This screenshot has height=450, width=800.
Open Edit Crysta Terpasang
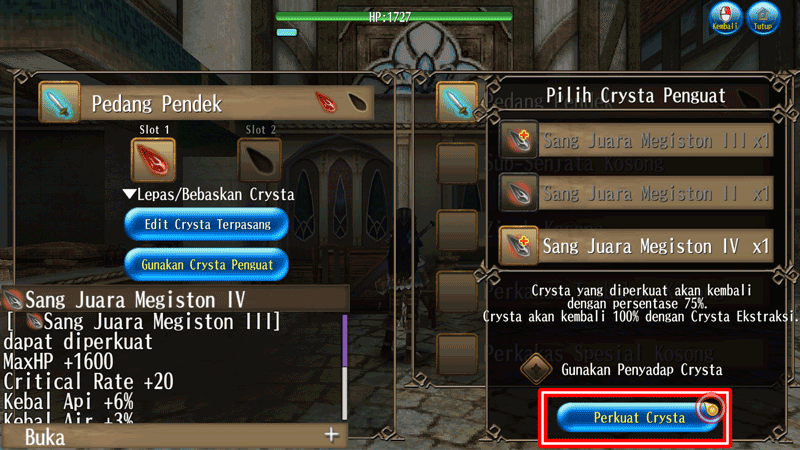click(x=207, y=224)
